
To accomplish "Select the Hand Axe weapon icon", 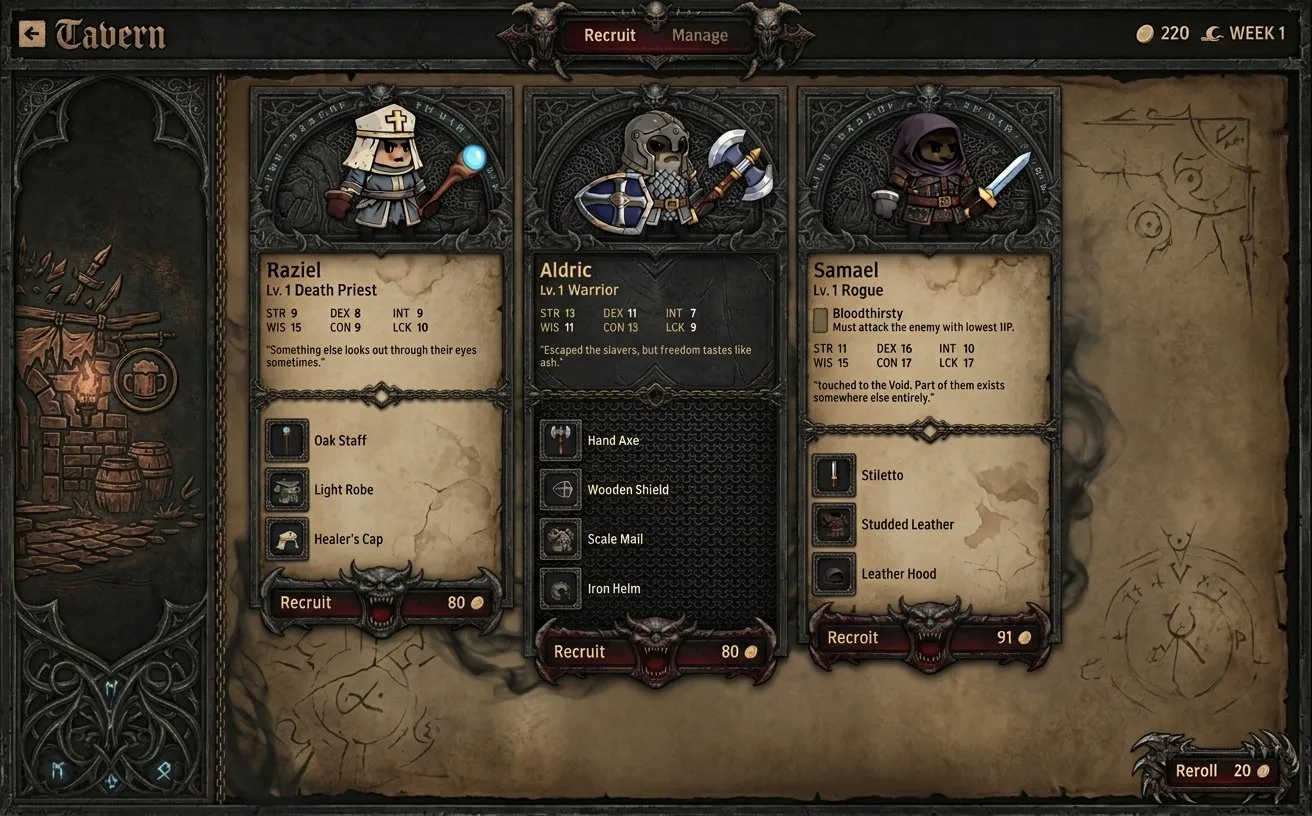I will (561, 440).
